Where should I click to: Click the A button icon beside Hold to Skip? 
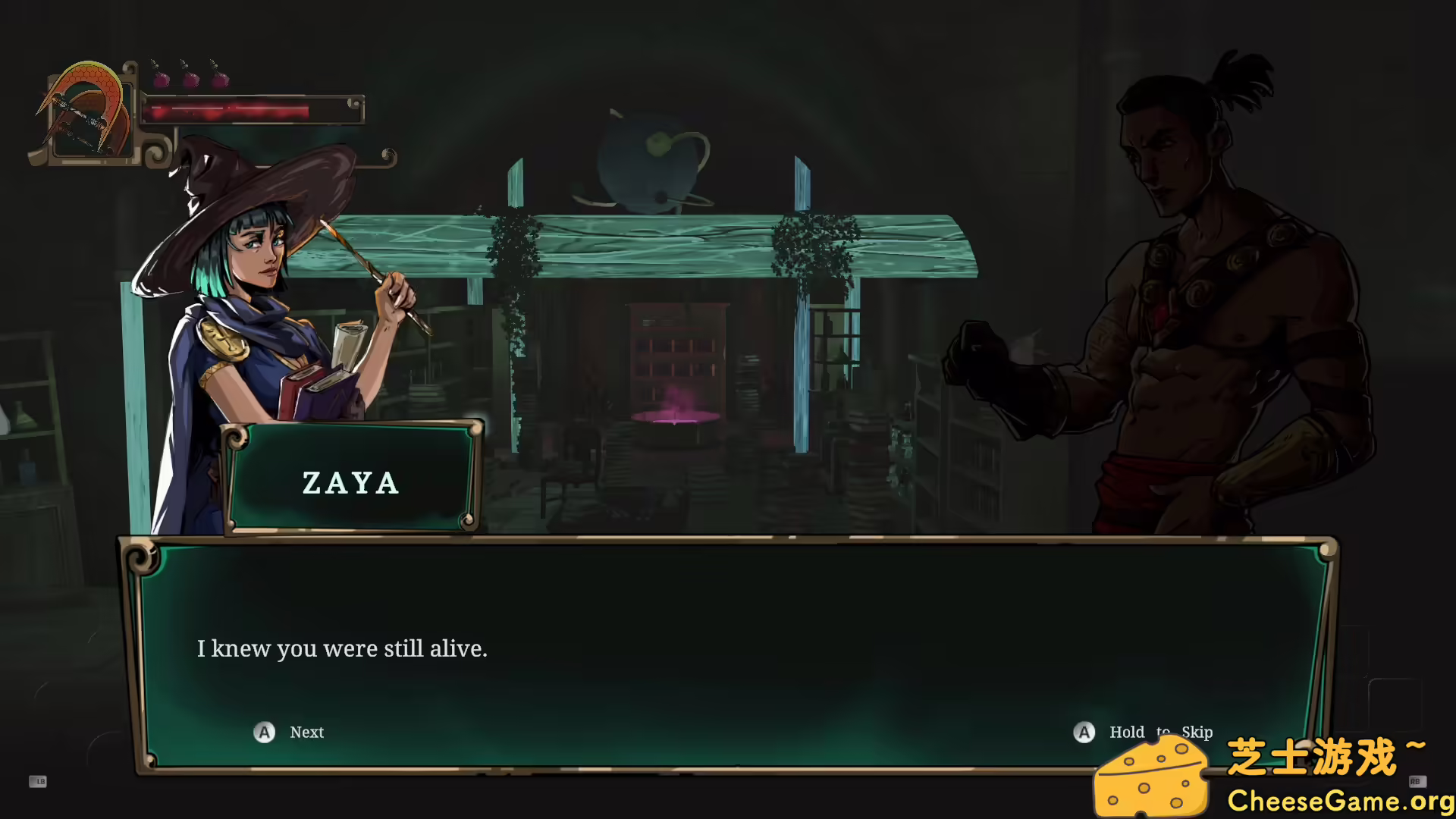(1084, 733)
